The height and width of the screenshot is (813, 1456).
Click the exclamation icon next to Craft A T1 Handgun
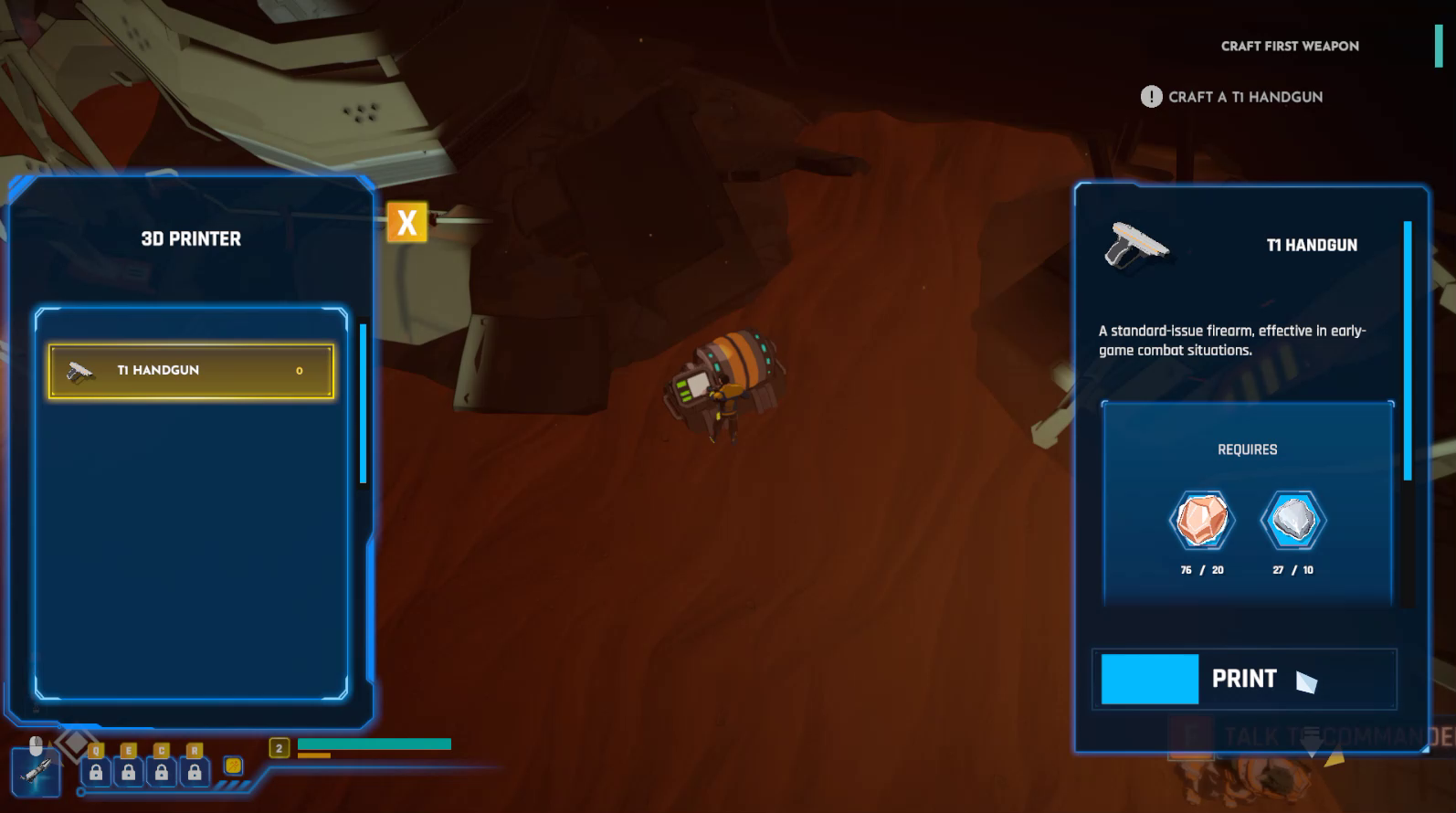pos(1150,97)
